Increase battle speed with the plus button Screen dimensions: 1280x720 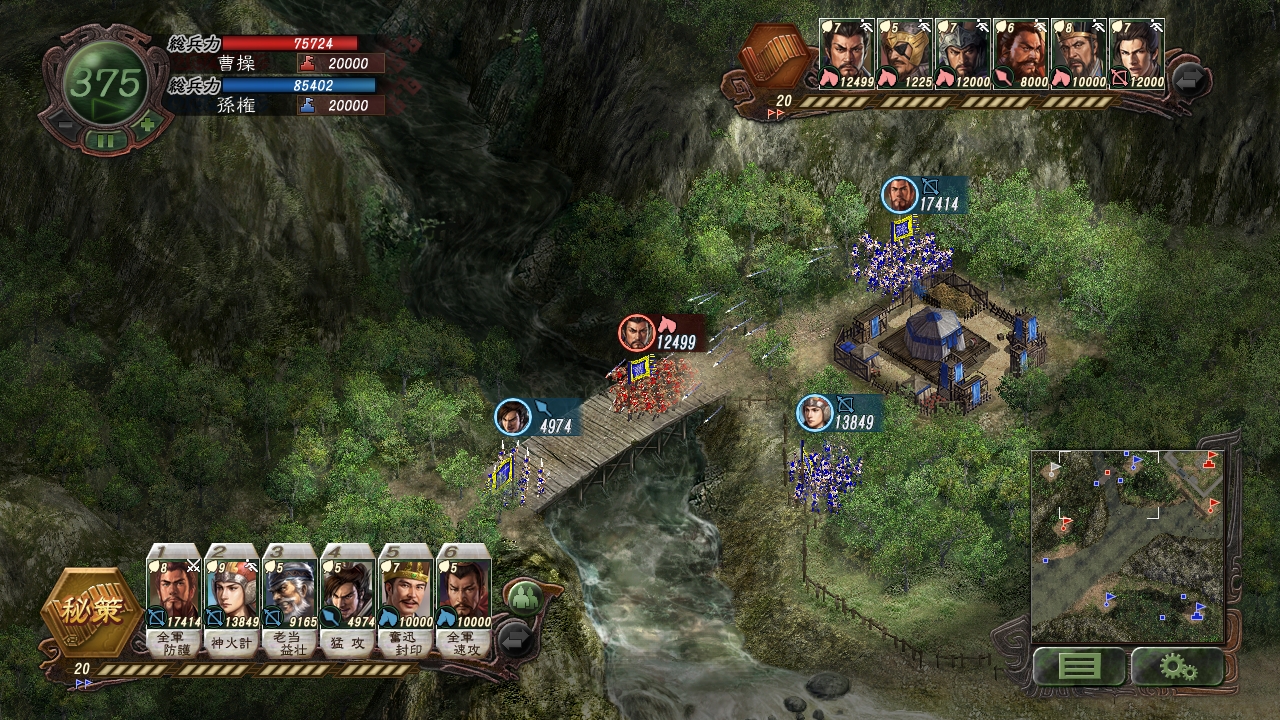tap(148, 126)
